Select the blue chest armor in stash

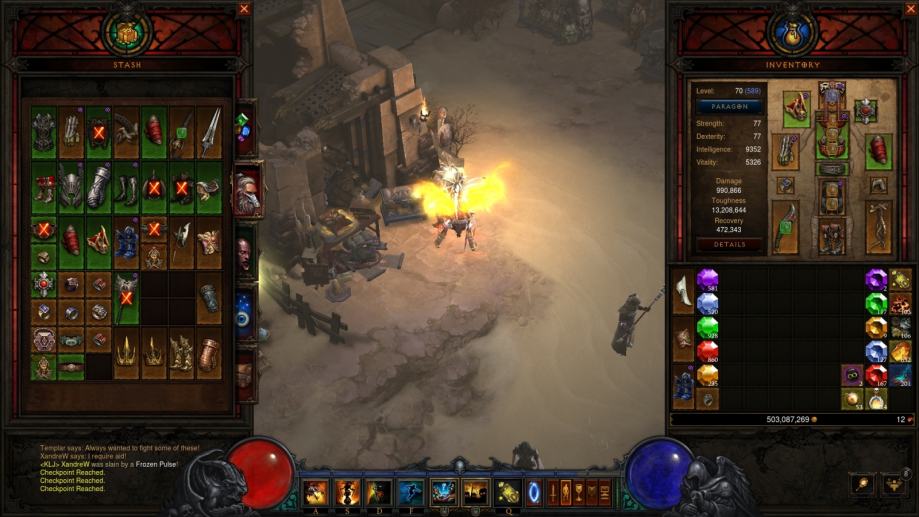126,242
